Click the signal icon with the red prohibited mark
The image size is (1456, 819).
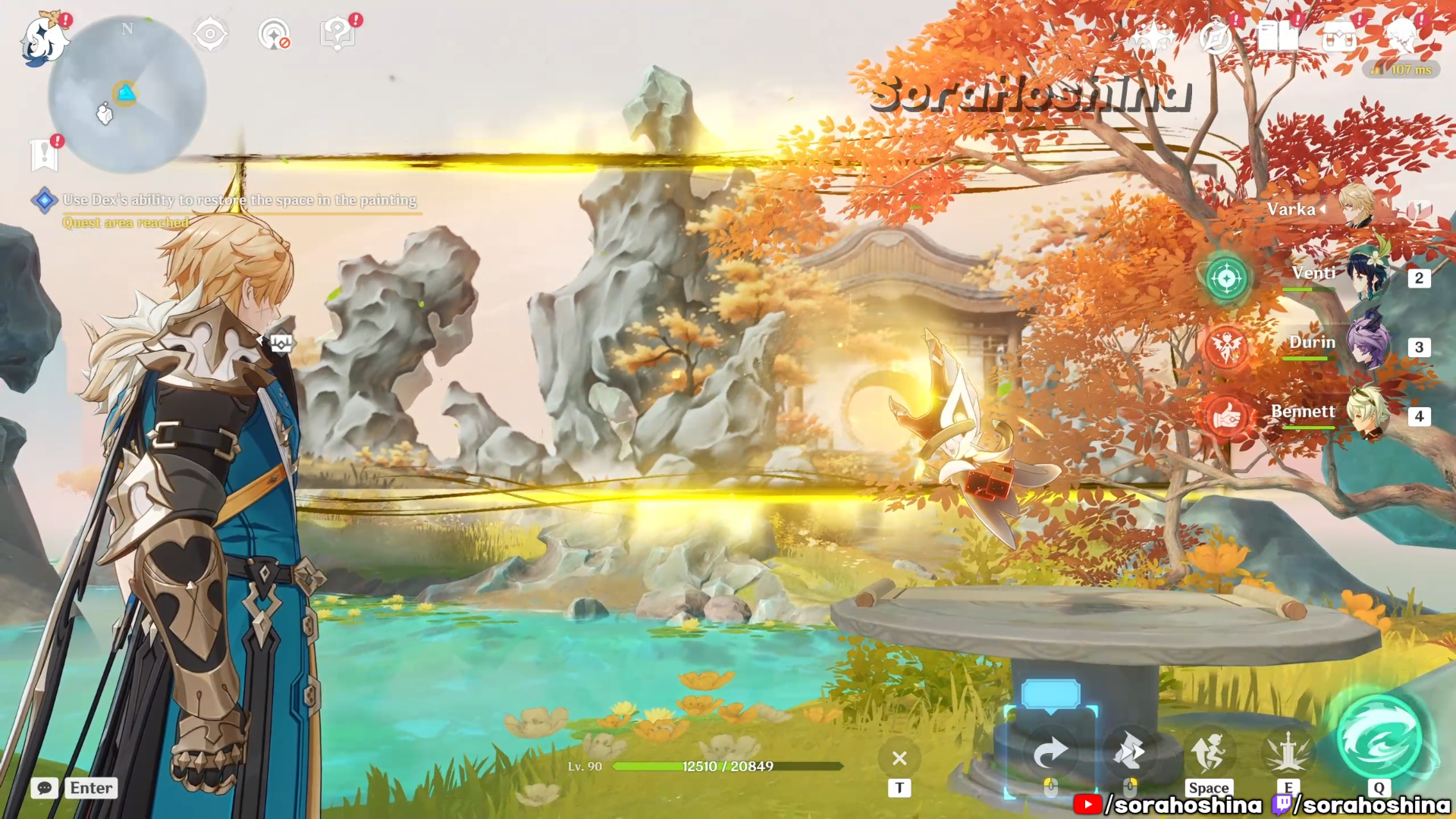point(274,34)
